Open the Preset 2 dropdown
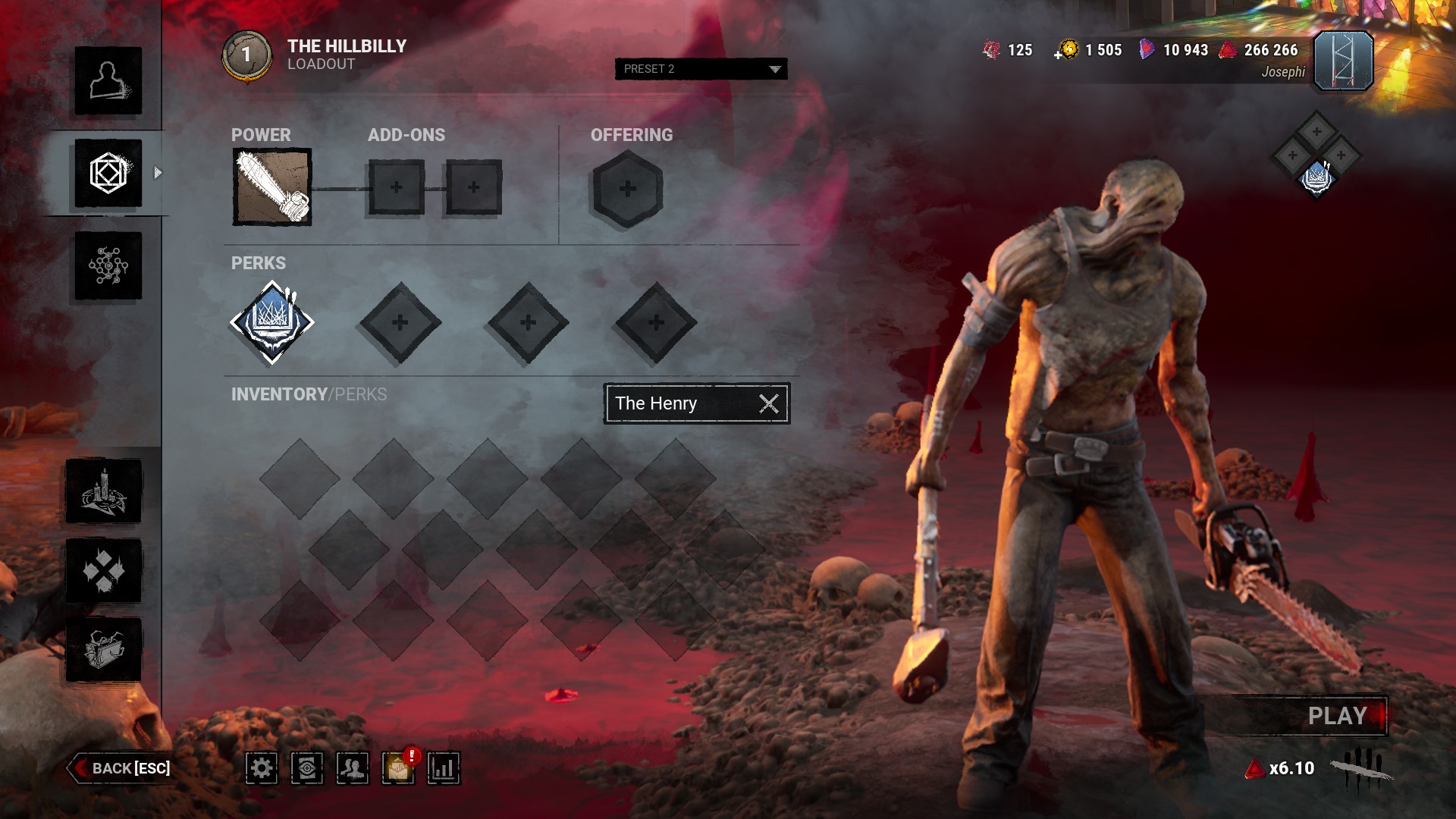The height and width of the screenshot is (819, 1456). (701, 69)
